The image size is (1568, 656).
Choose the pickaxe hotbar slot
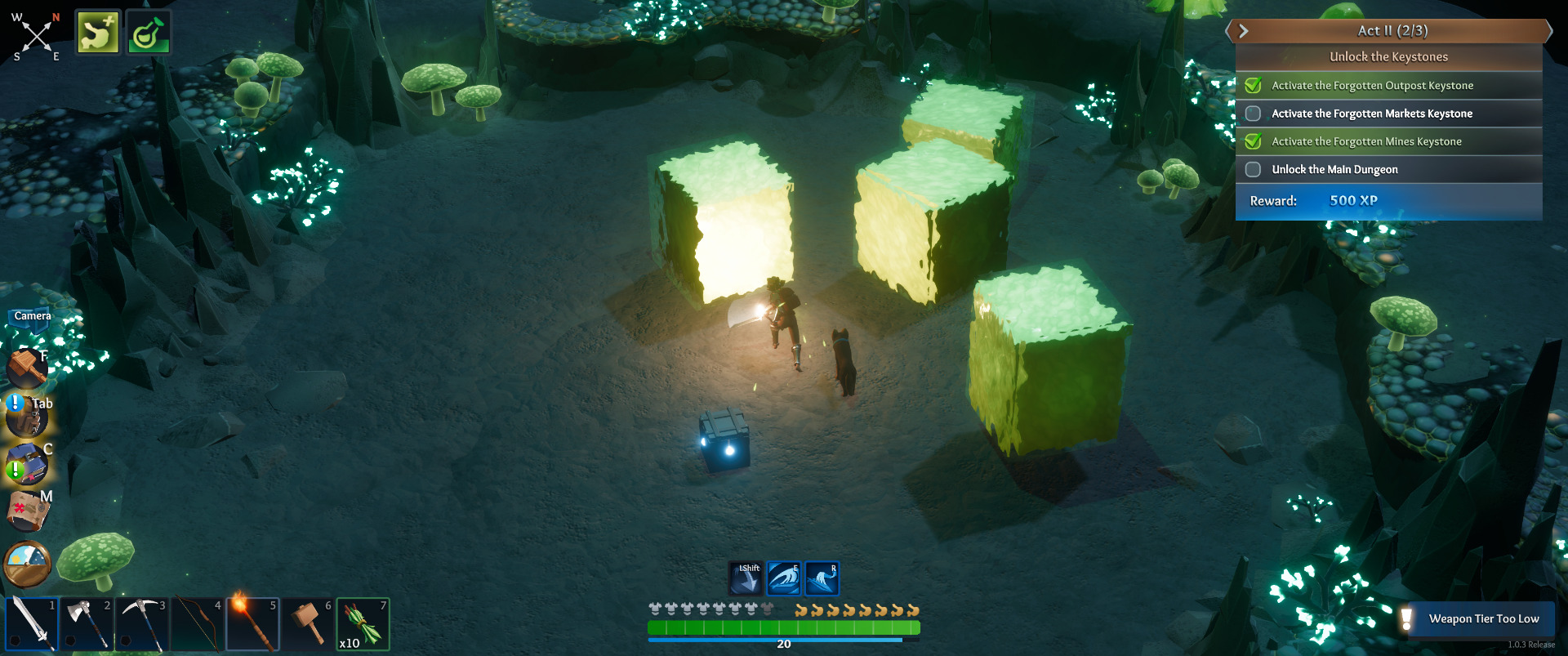142,624
